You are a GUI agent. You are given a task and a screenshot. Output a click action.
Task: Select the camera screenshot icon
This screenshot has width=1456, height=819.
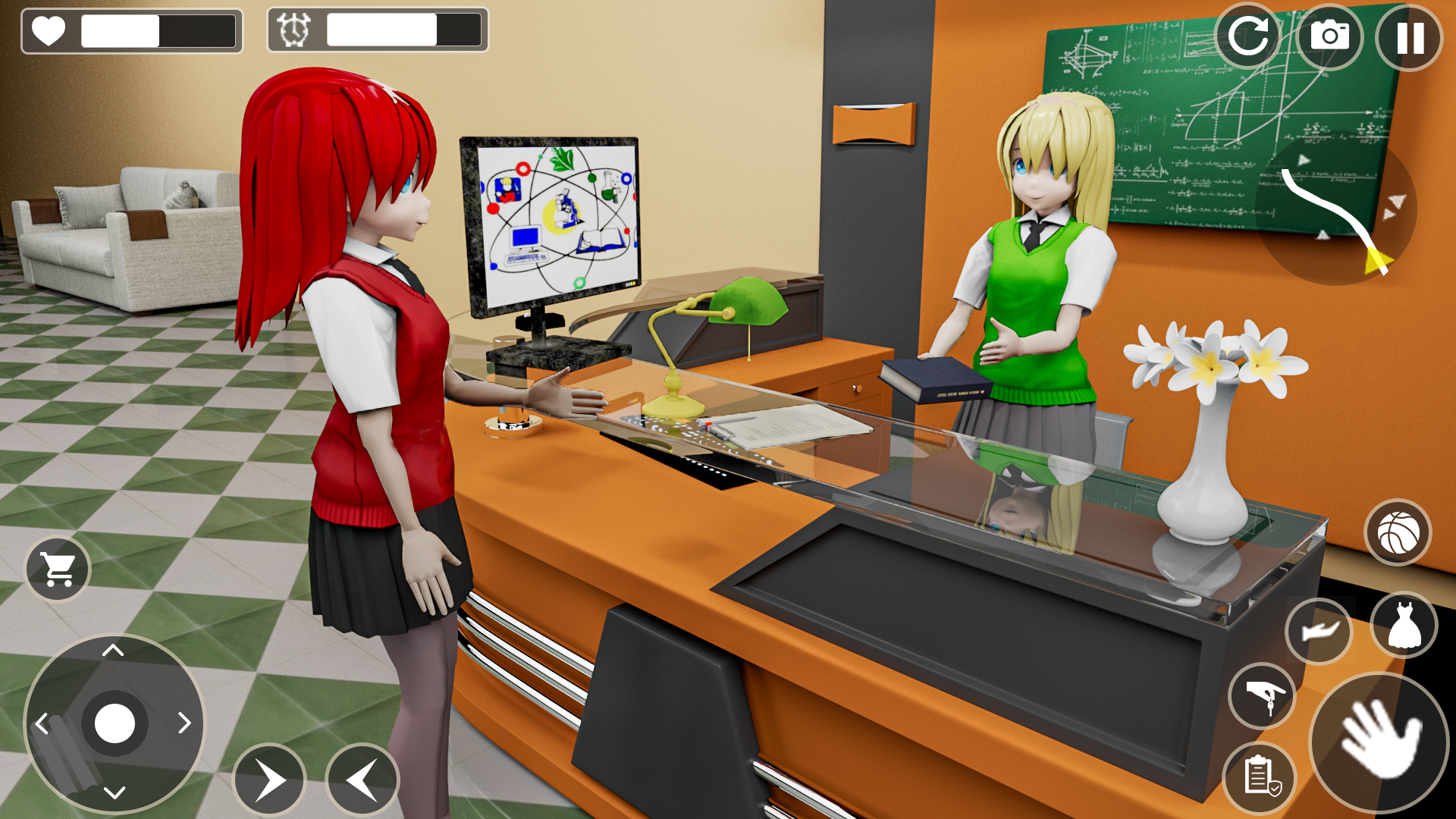click(1329, 36)
